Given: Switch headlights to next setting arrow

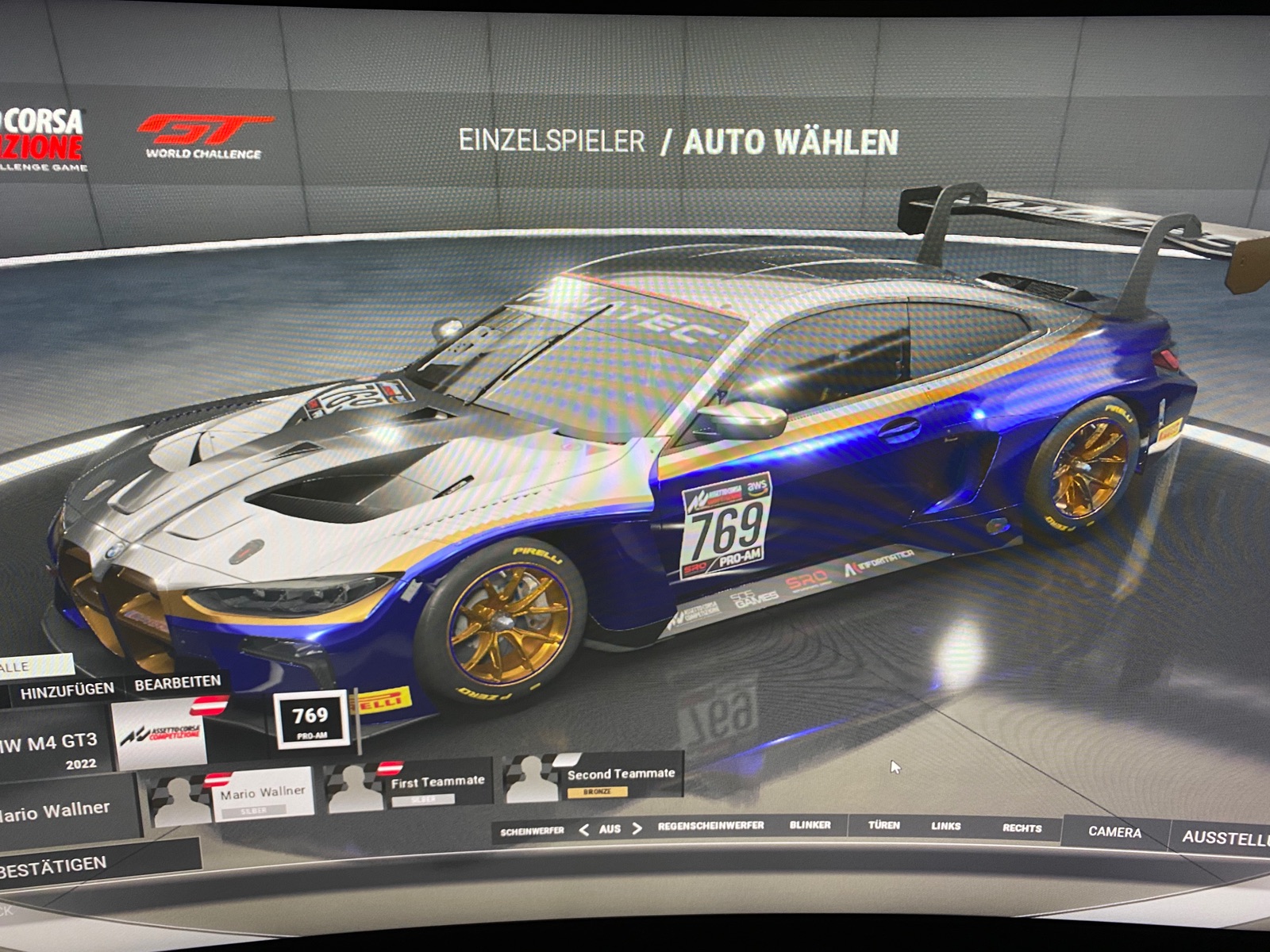Looking at the screenshot, I should [637, 829].
